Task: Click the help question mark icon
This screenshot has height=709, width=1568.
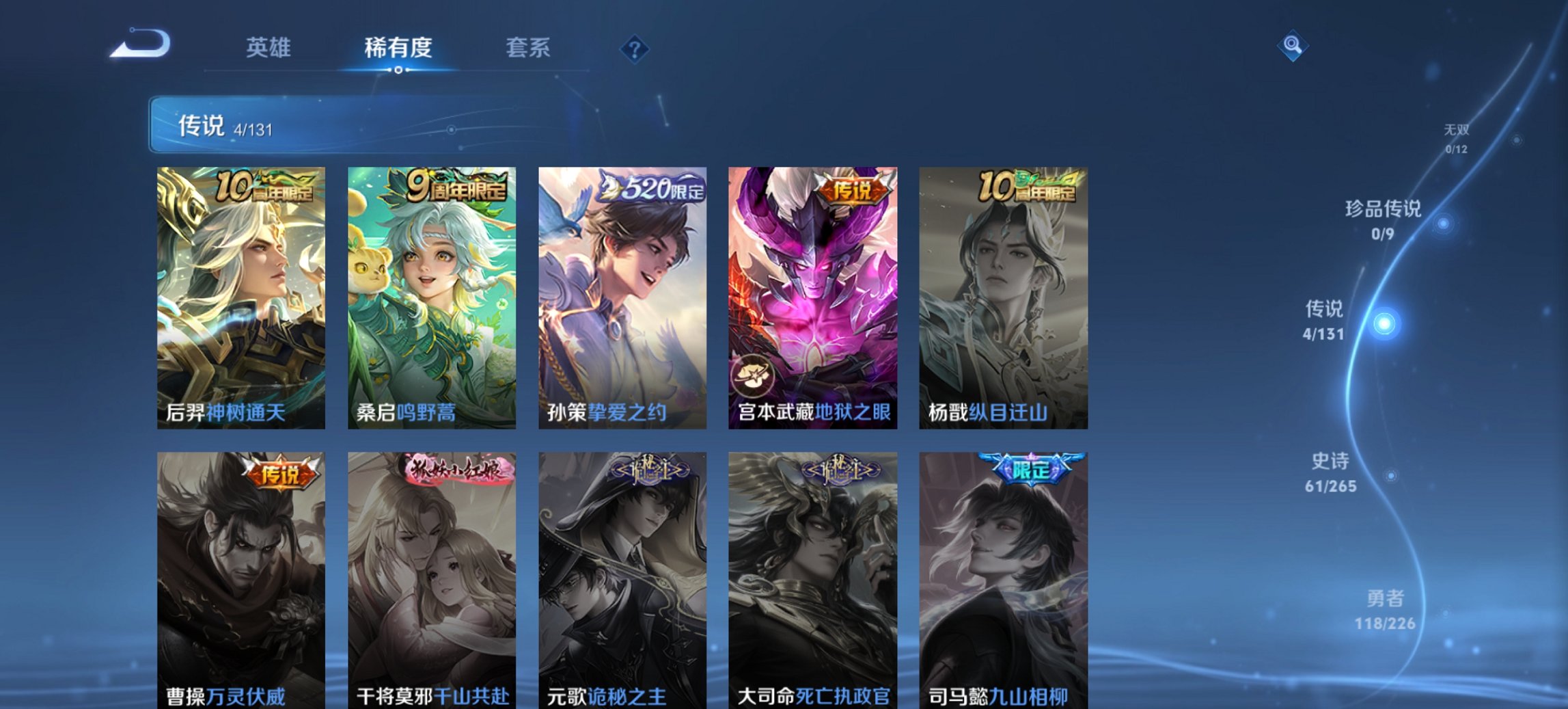Action: [635, 48]
